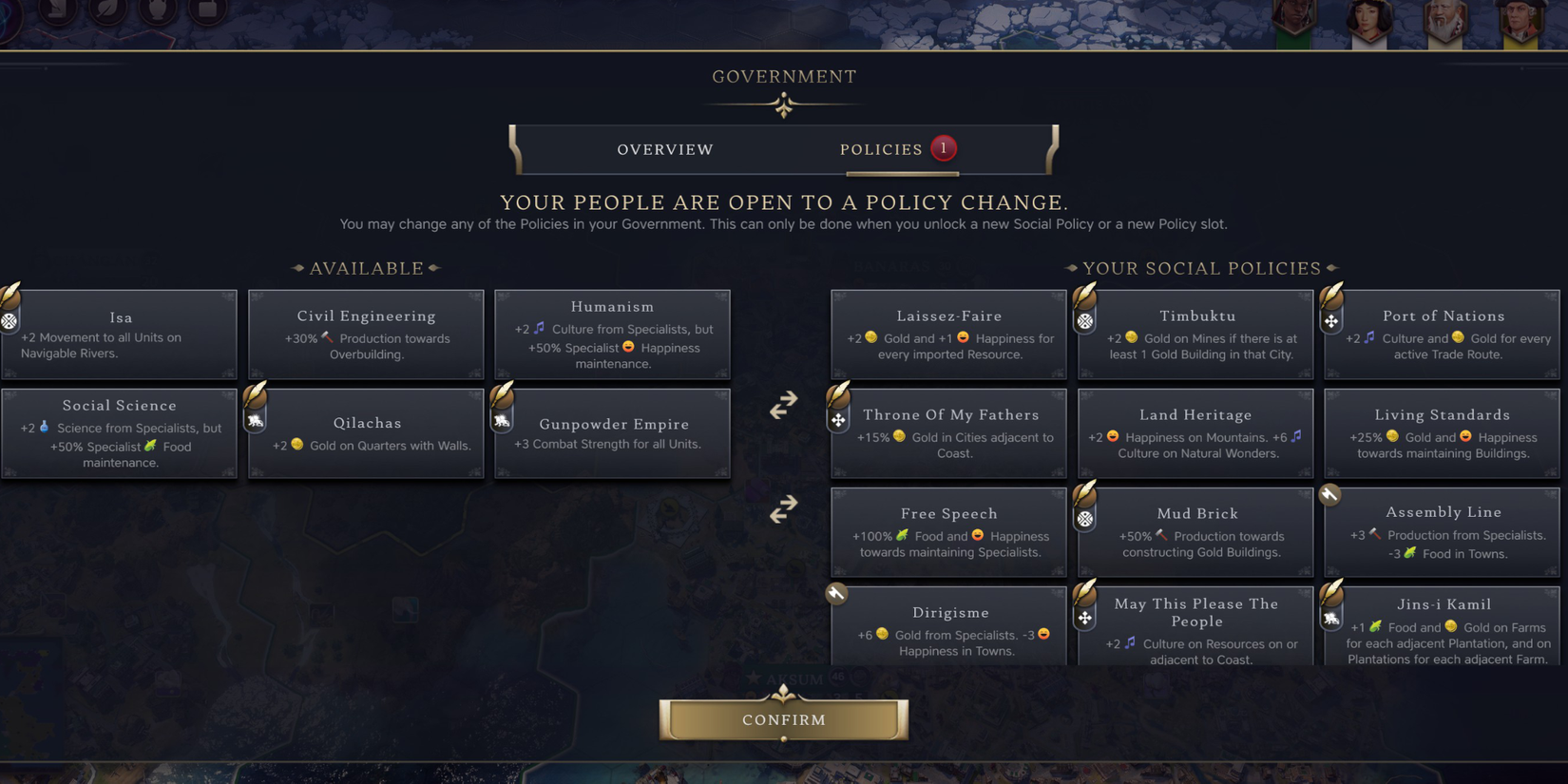This screenshot has height=784, width=1568.
Task: Expand the Available policies section header
Action: (365, 268)
